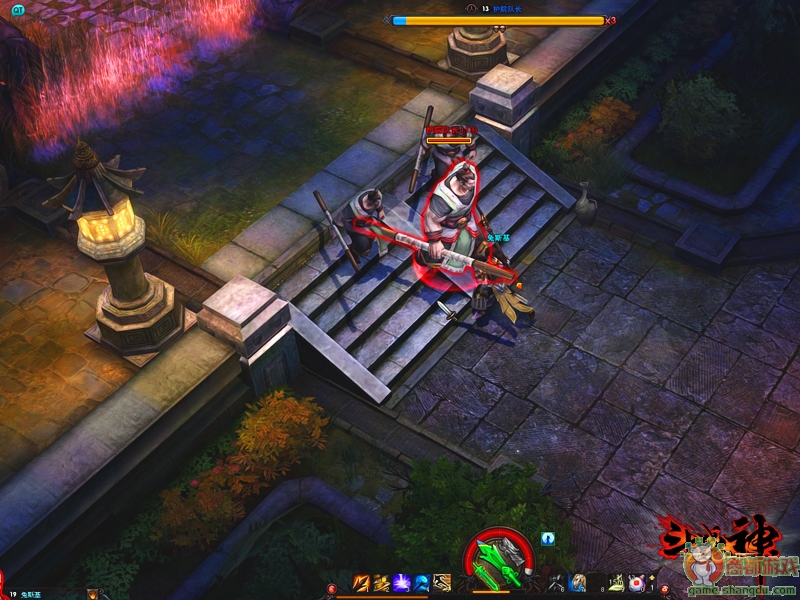800x600 pixels.
Task: Click the blue figure buff icon
Action: point(548,538)
